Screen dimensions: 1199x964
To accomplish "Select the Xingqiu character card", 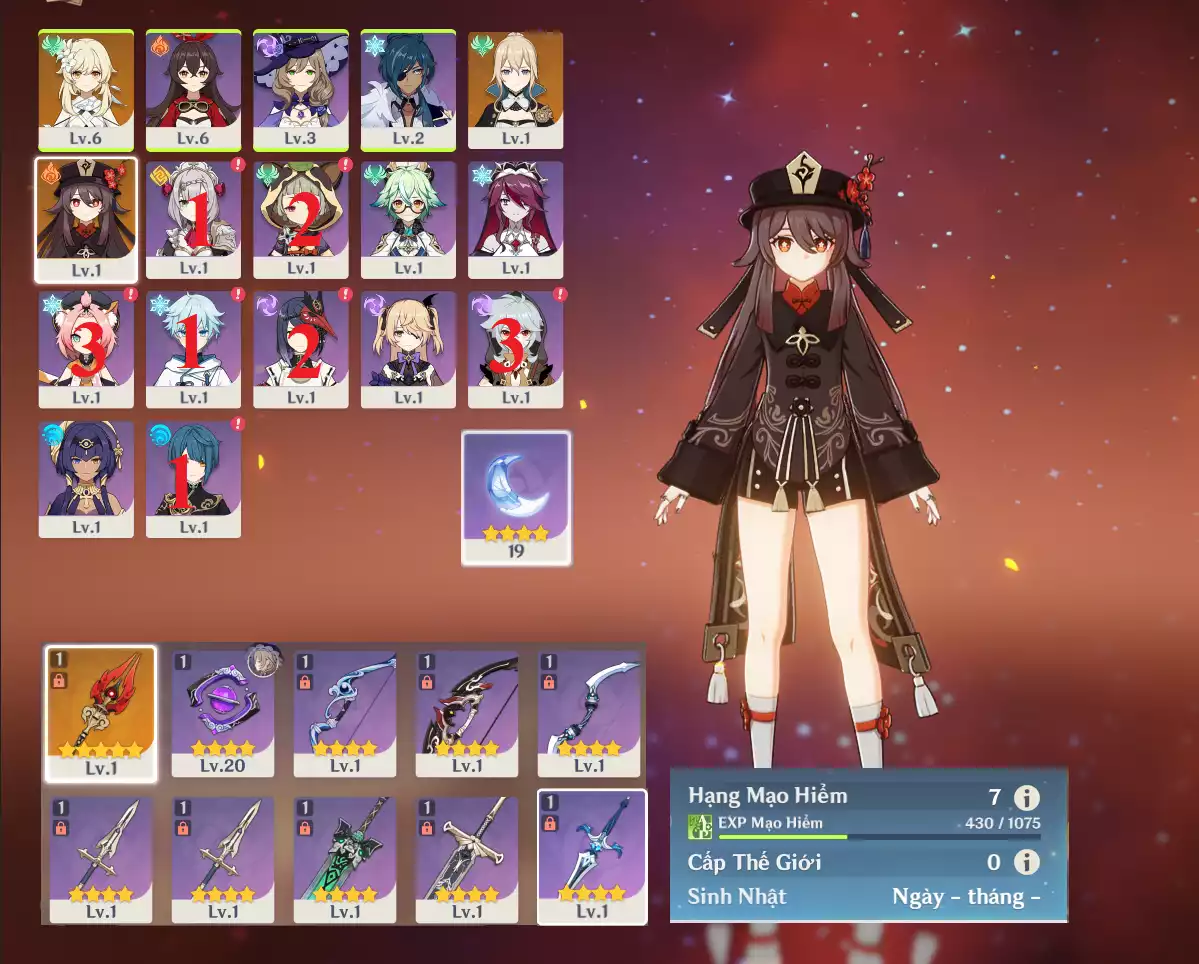I will pos(193,479).
